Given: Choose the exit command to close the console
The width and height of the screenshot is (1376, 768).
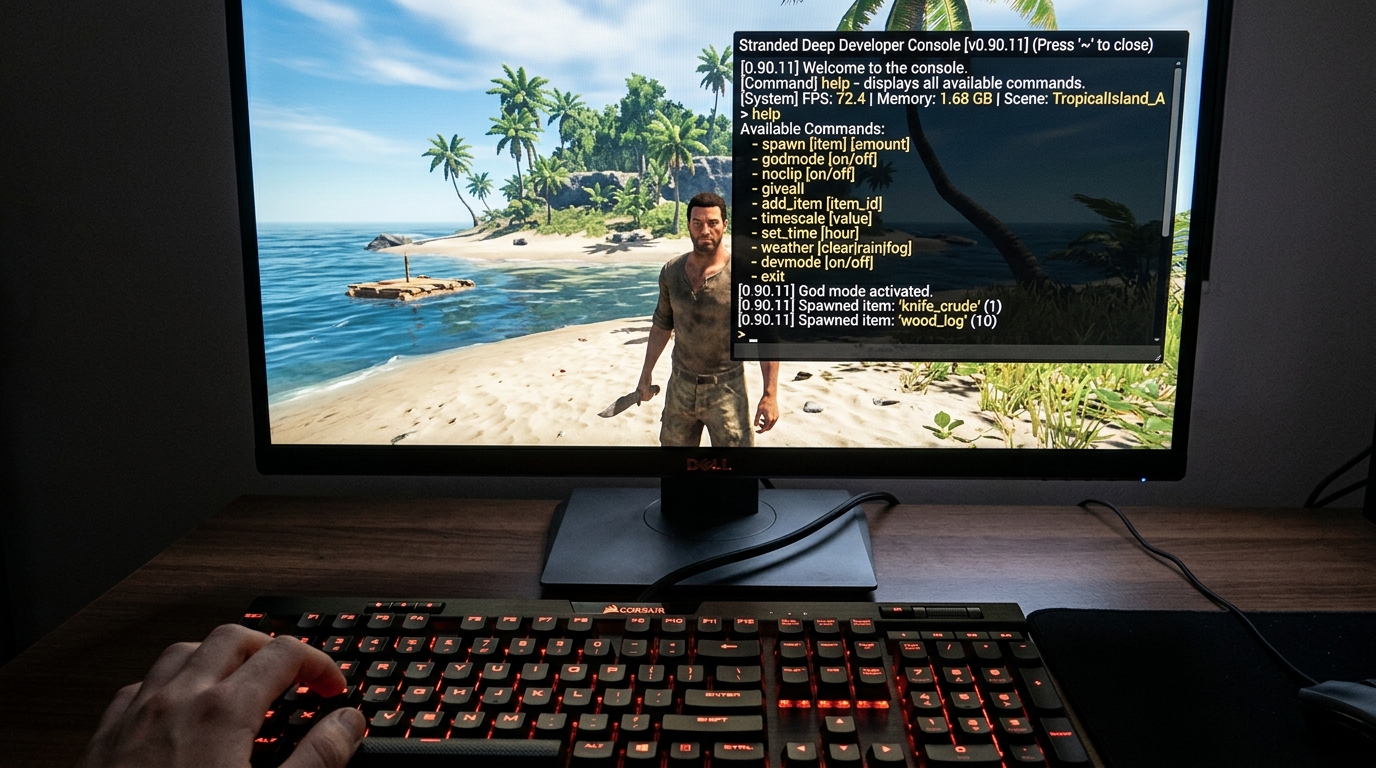Looking at the screenshot, I should tap(775, 276).
